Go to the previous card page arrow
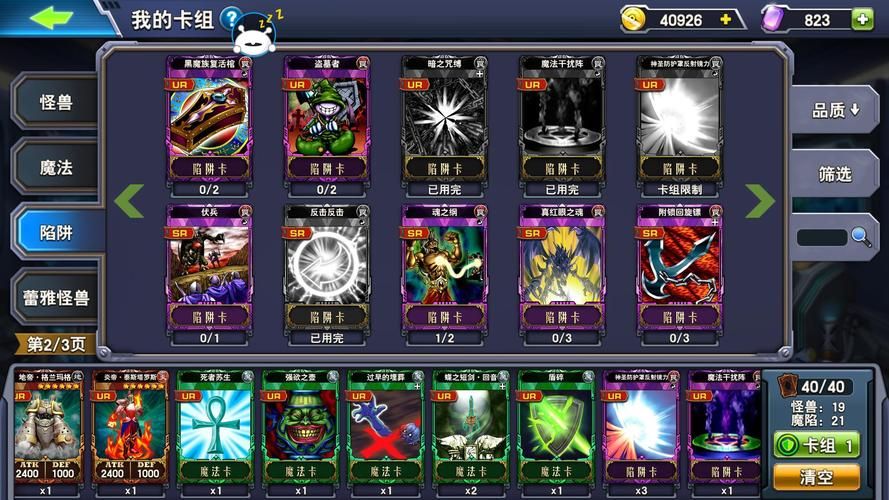This screenshot has width=889, height=500. coord(128,201)
